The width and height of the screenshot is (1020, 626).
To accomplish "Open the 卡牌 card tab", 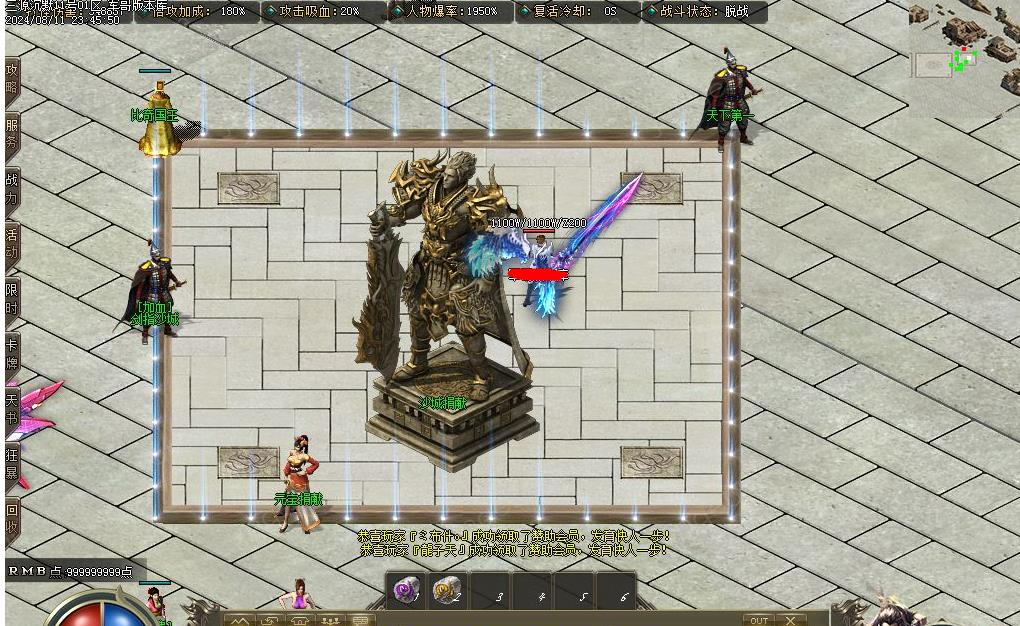I will (12, 354).
